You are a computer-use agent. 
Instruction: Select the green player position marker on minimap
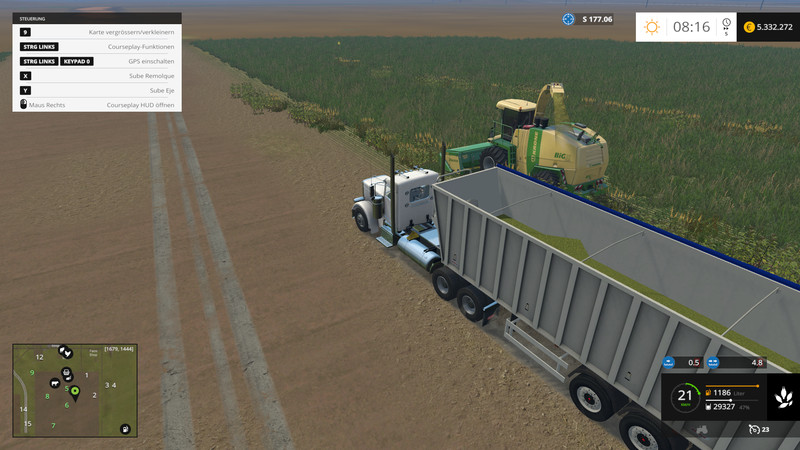[74, 390]
